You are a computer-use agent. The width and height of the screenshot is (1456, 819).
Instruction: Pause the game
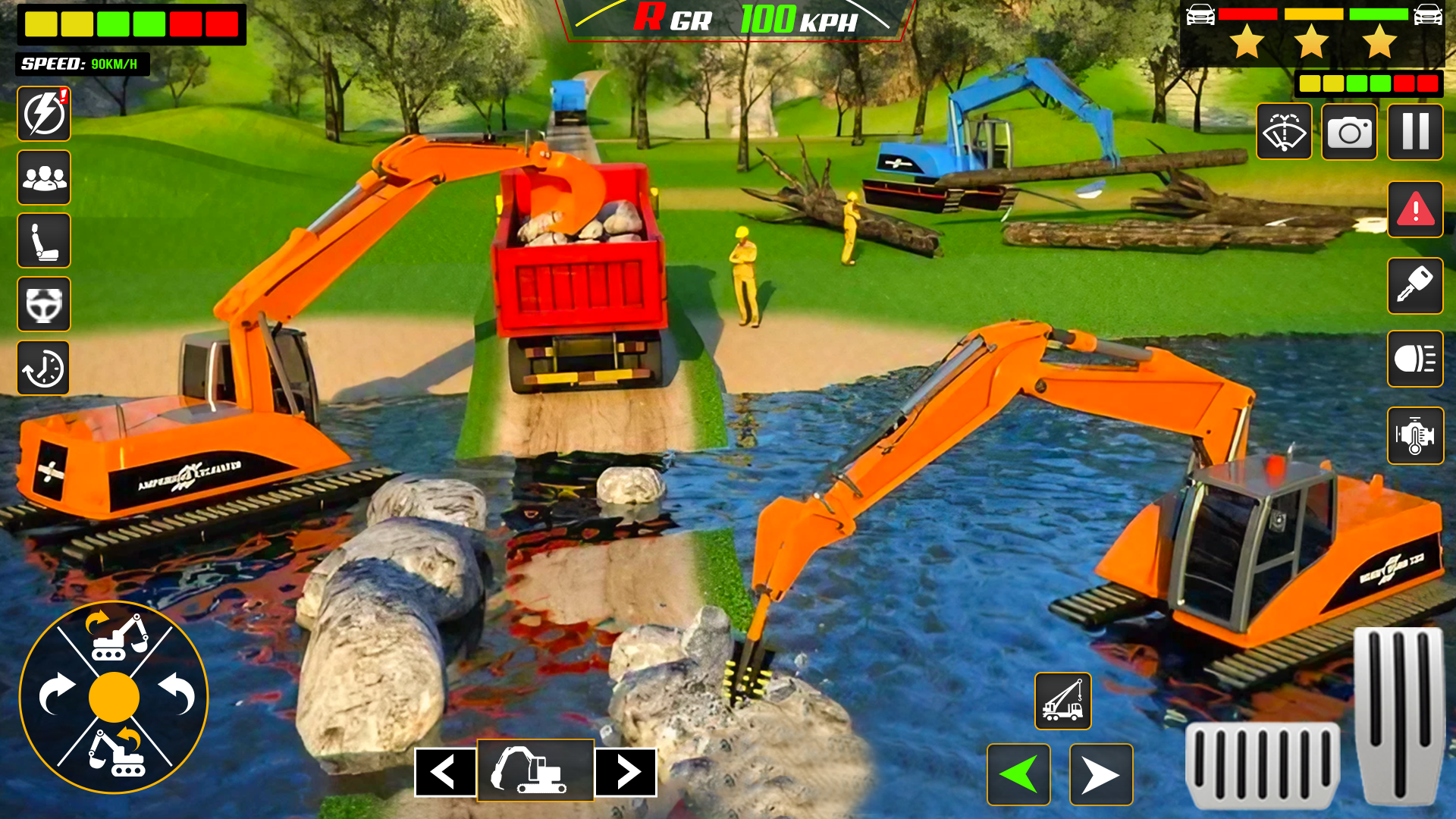tap(1414, 133)
